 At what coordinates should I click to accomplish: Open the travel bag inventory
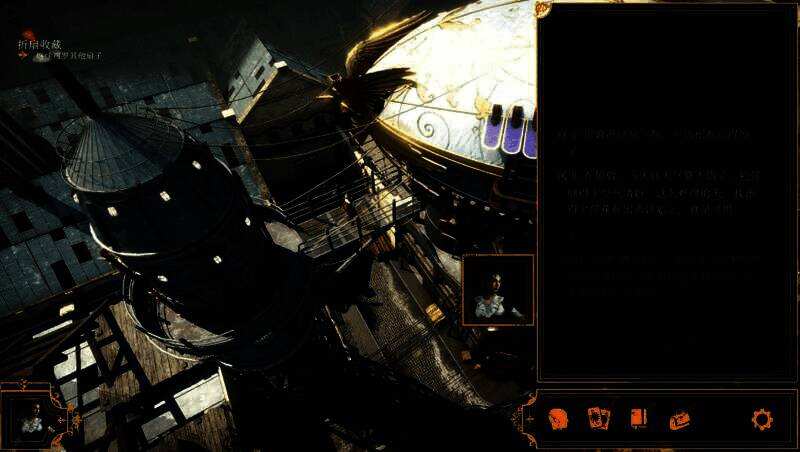click(x=680, y=419)
